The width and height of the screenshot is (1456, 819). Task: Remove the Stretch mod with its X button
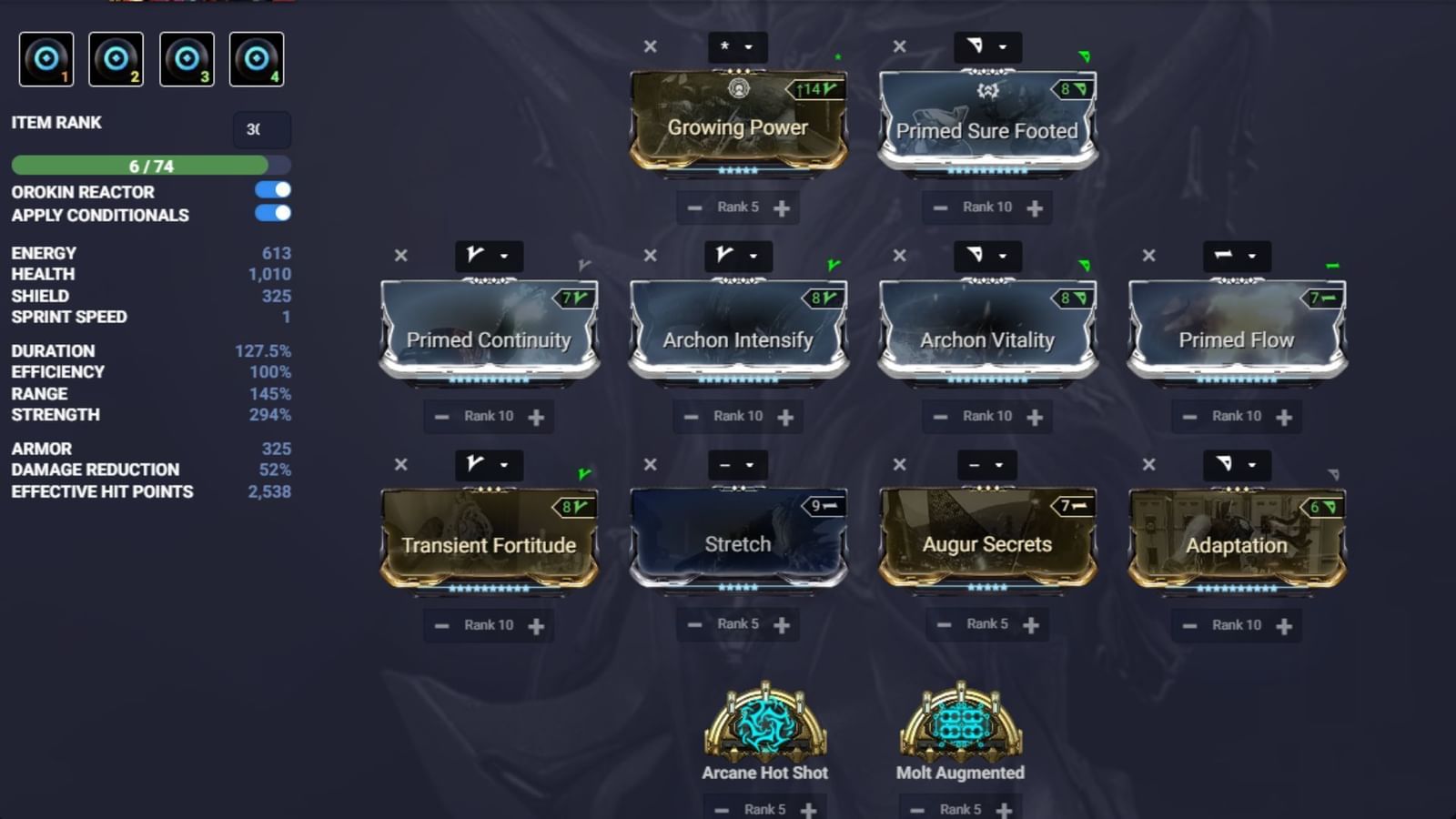pos(650,464)
